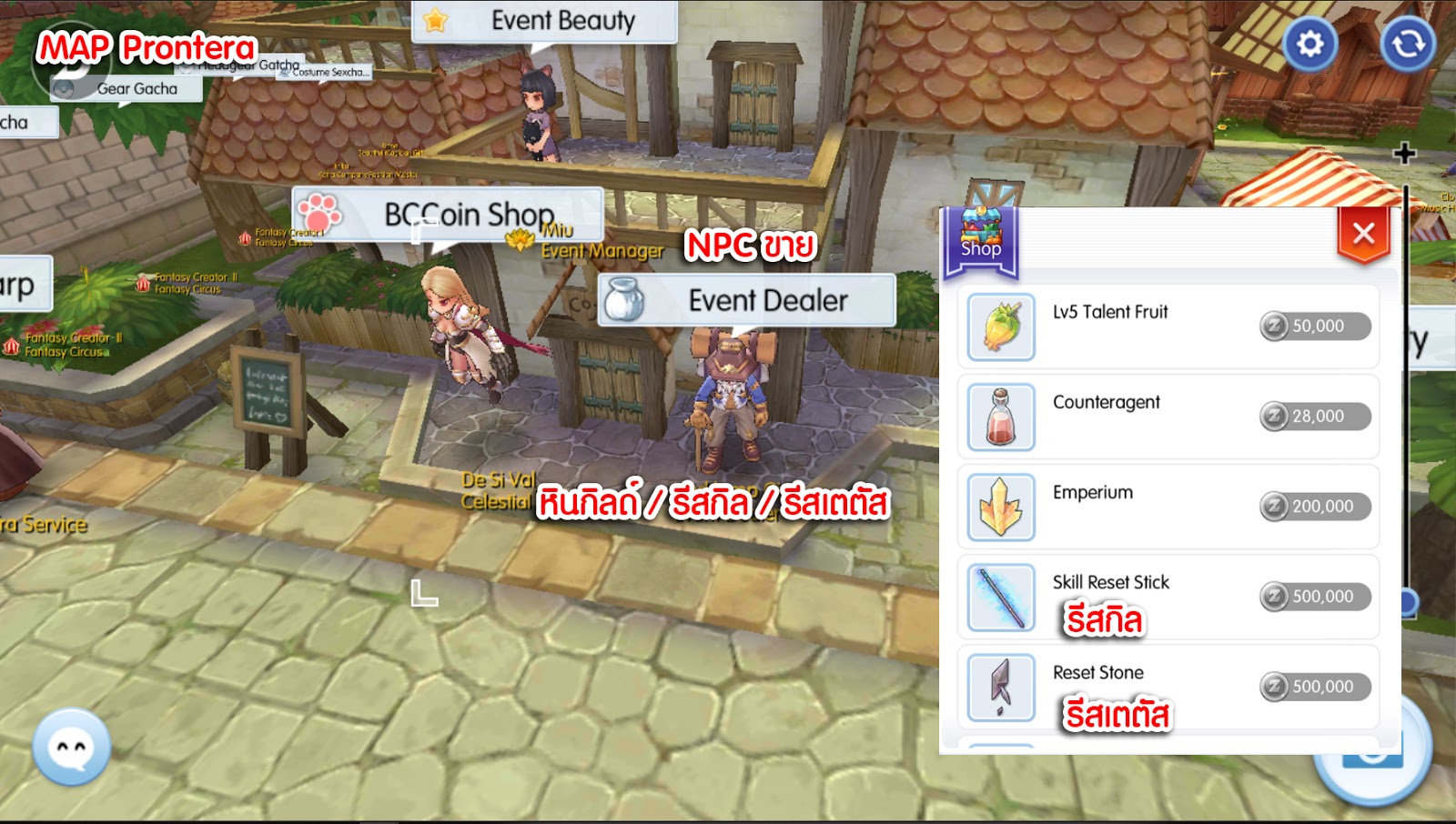The image size is (1456, 824).
Task: Select the Lv5 Talent Fruit item icon
Action: coord(999,326)
